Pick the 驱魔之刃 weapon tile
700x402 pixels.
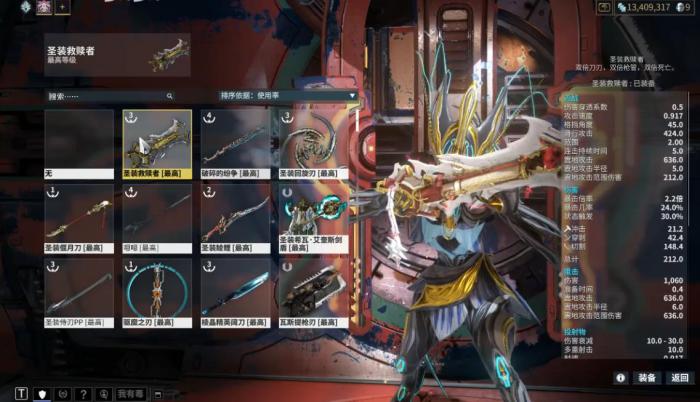click(x=157, y=294)
